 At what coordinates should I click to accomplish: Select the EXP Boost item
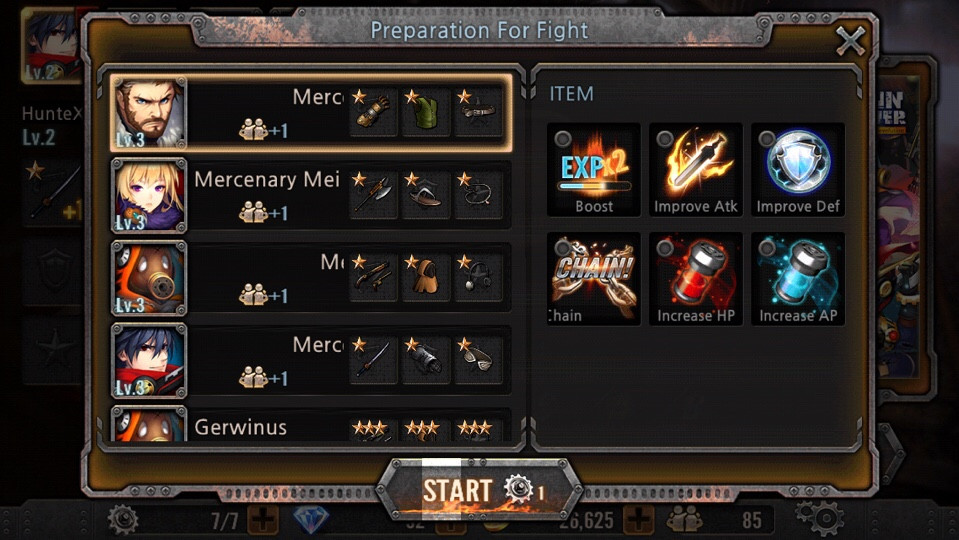594,169
